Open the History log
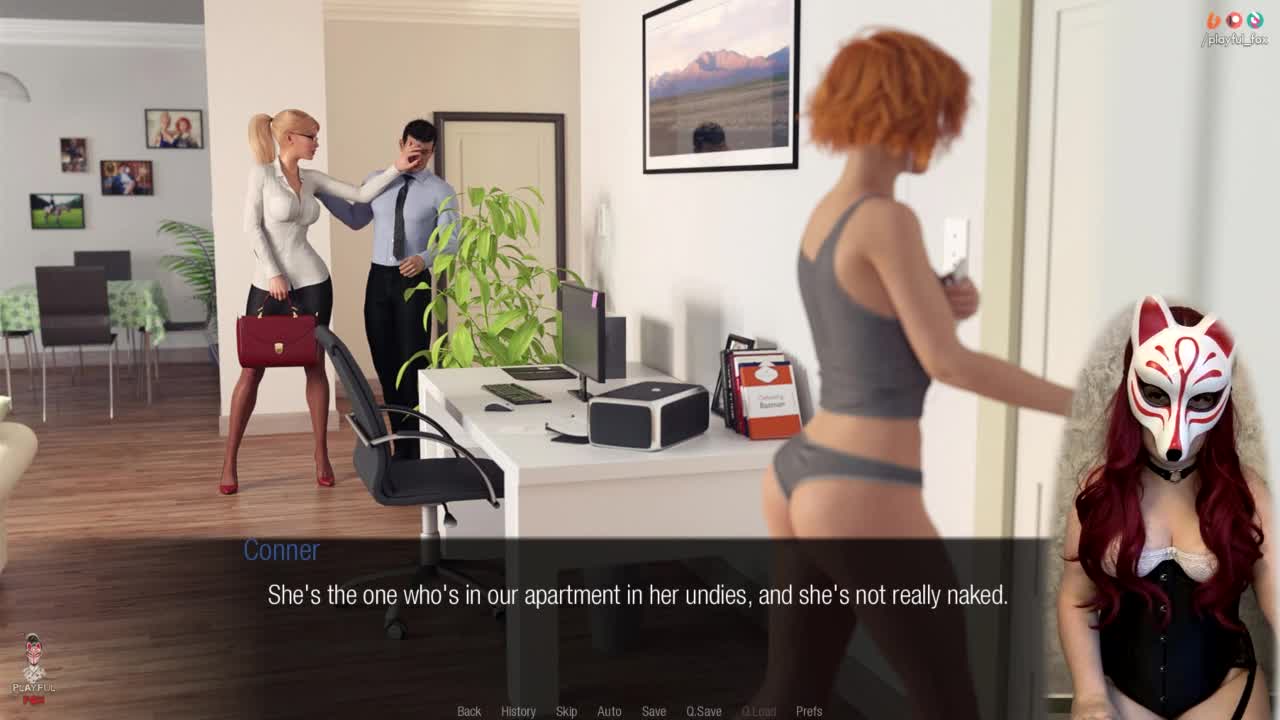 pyautogui.click(x=518, y=711)
